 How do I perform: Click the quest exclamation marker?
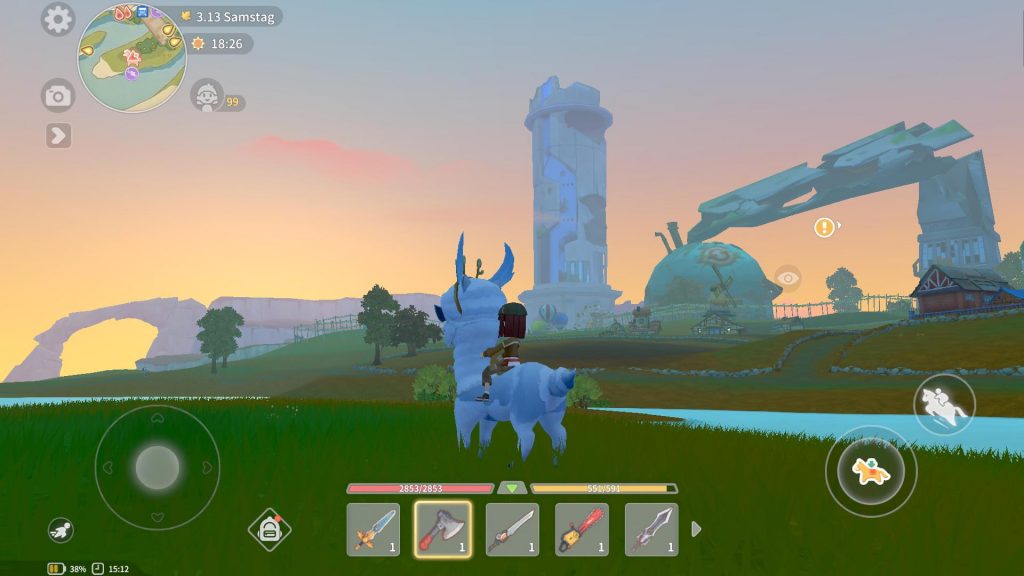[x=824, y=228]
